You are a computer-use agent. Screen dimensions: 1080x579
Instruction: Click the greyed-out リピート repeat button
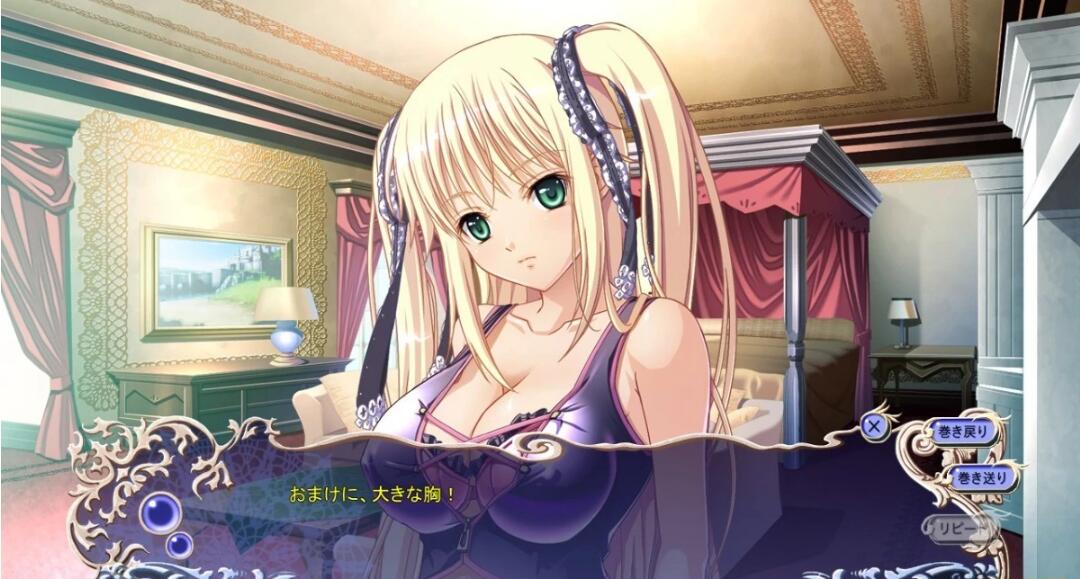[960, 525]
